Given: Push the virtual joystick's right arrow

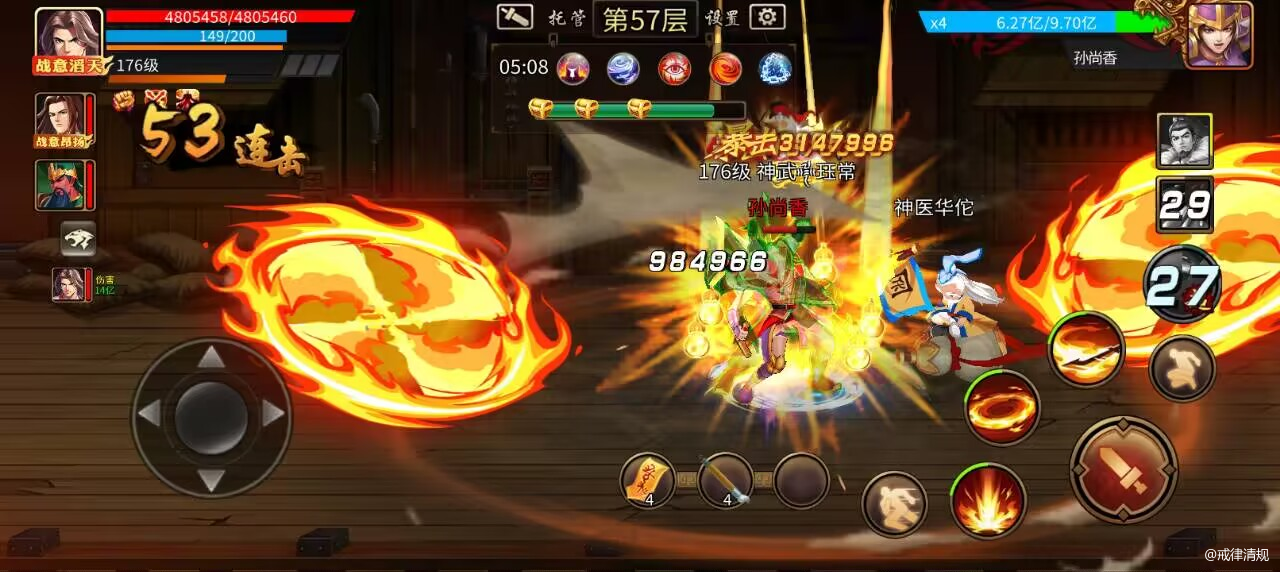Looking at the screenshot, I should click(272, 412).
